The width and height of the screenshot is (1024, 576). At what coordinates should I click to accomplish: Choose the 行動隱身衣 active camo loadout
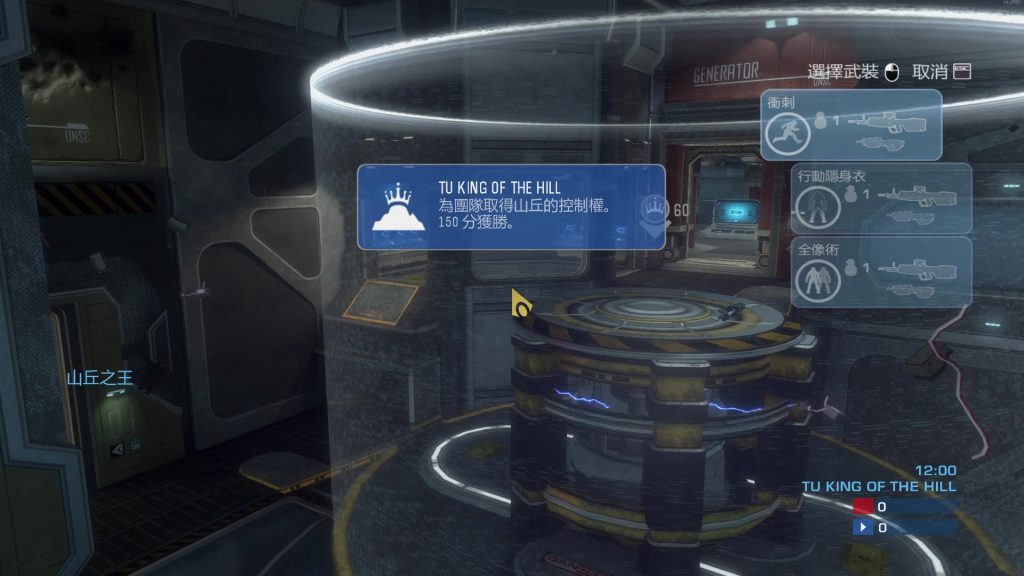[881, 198]
